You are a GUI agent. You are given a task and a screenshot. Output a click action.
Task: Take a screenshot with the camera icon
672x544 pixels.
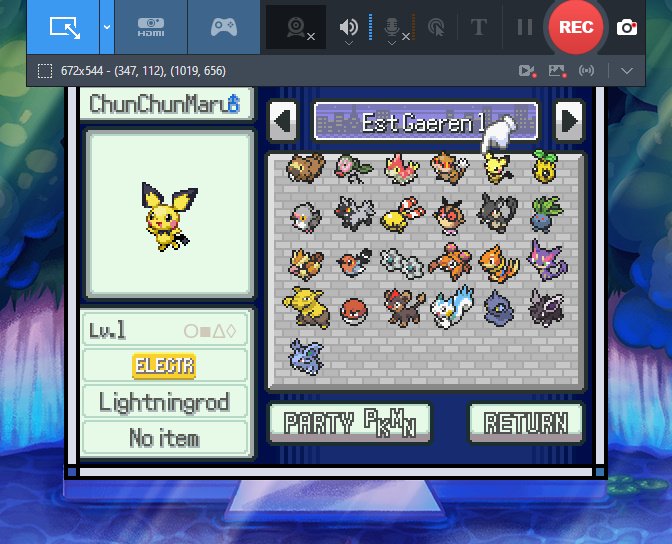(627, 27)
